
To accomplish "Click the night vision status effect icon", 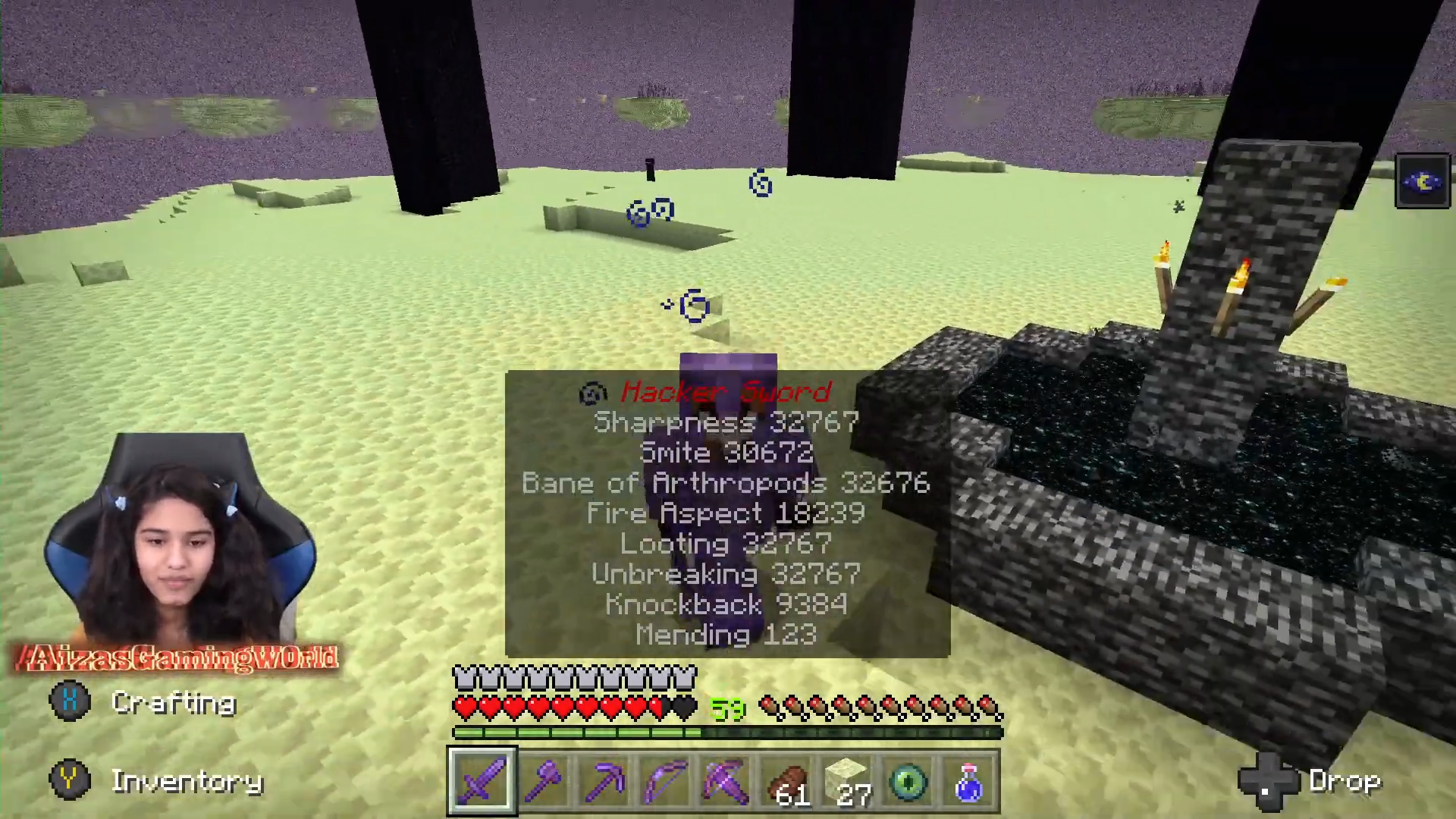I will coord(1423,180).
